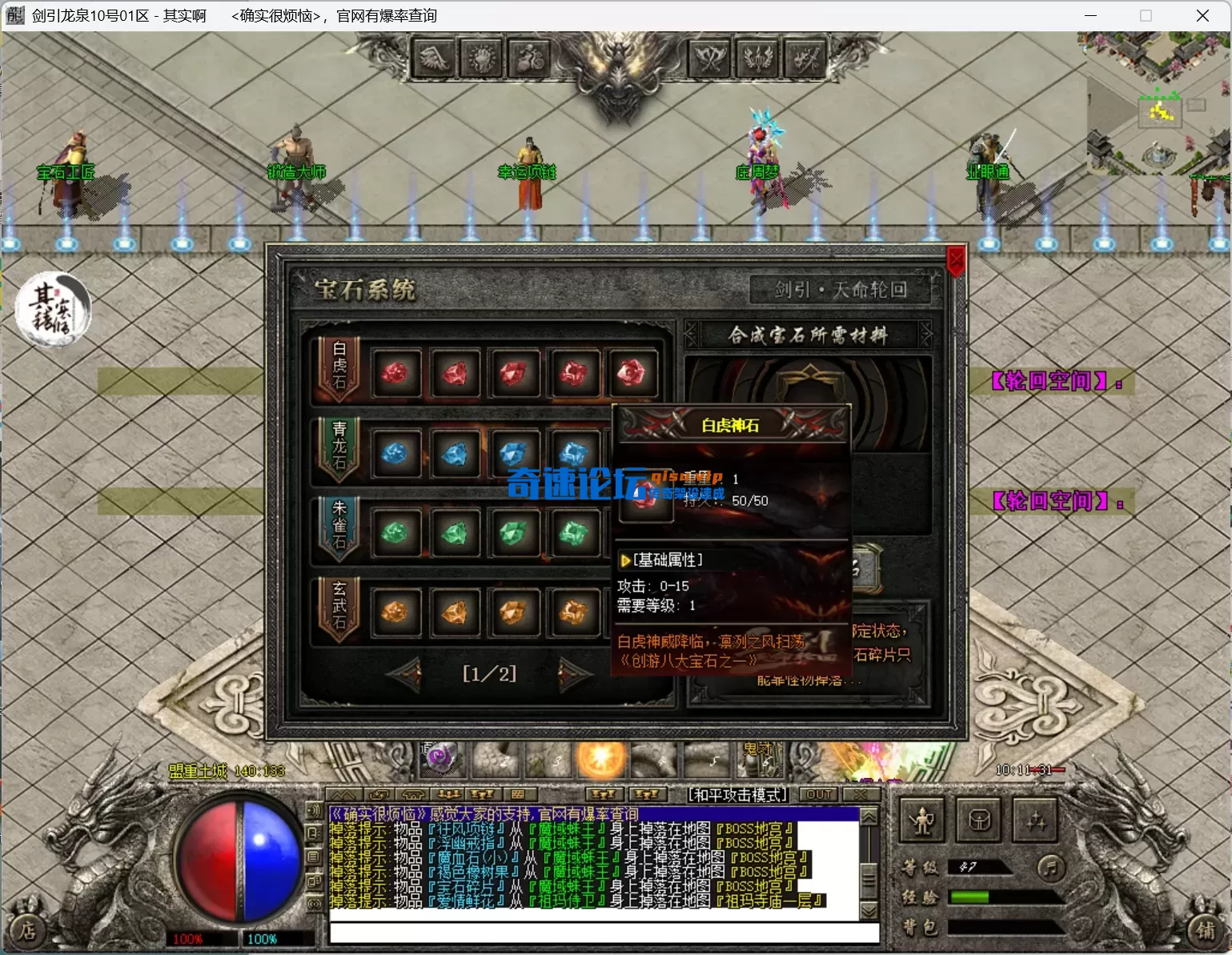Viewport: 1232px width, 955px height.
Task: Toggle the OUT button on the chat bar
Action: (x=818, y=794)
